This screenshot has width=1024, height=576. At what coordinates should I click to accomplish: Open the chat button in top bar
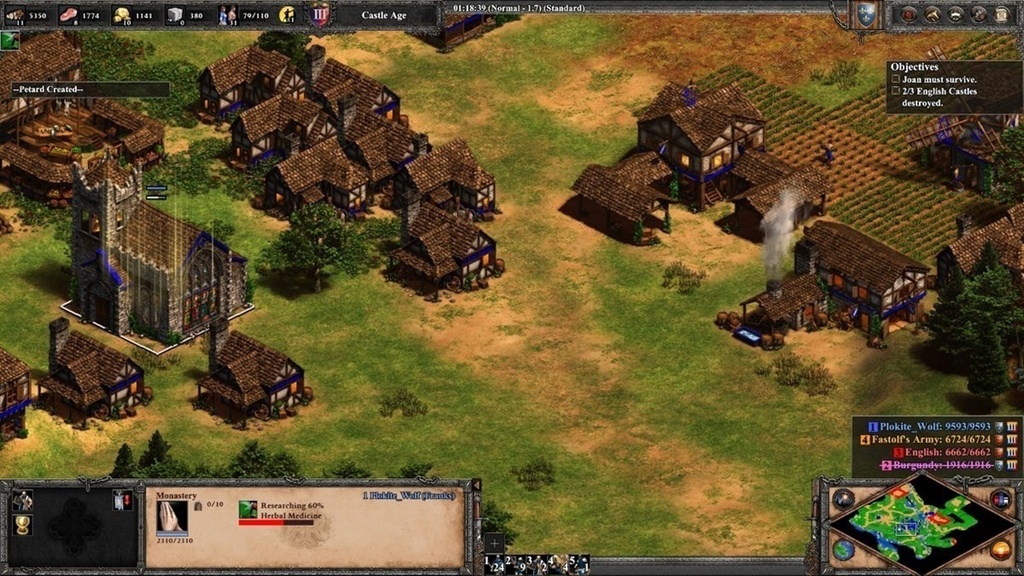955,15
